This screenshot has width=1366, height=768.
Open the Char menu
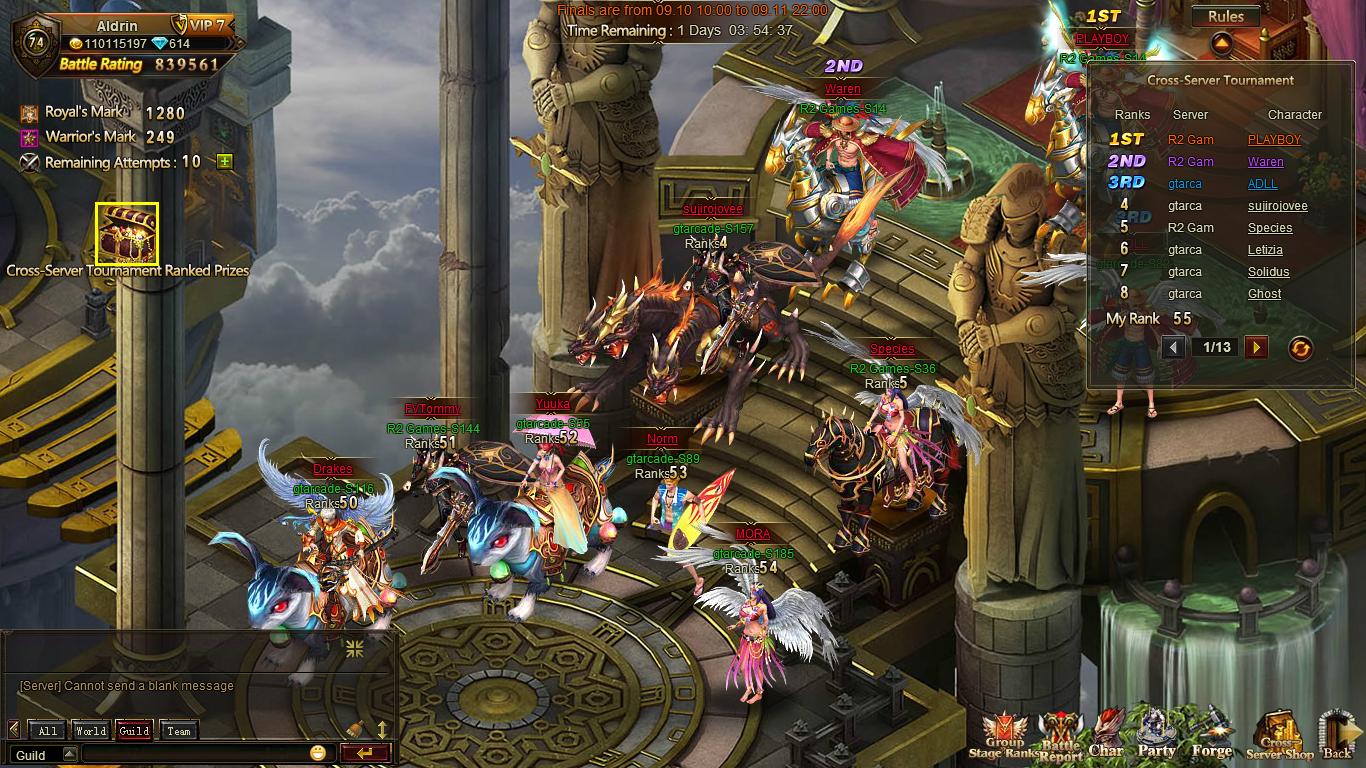(x=1106, y=735)
